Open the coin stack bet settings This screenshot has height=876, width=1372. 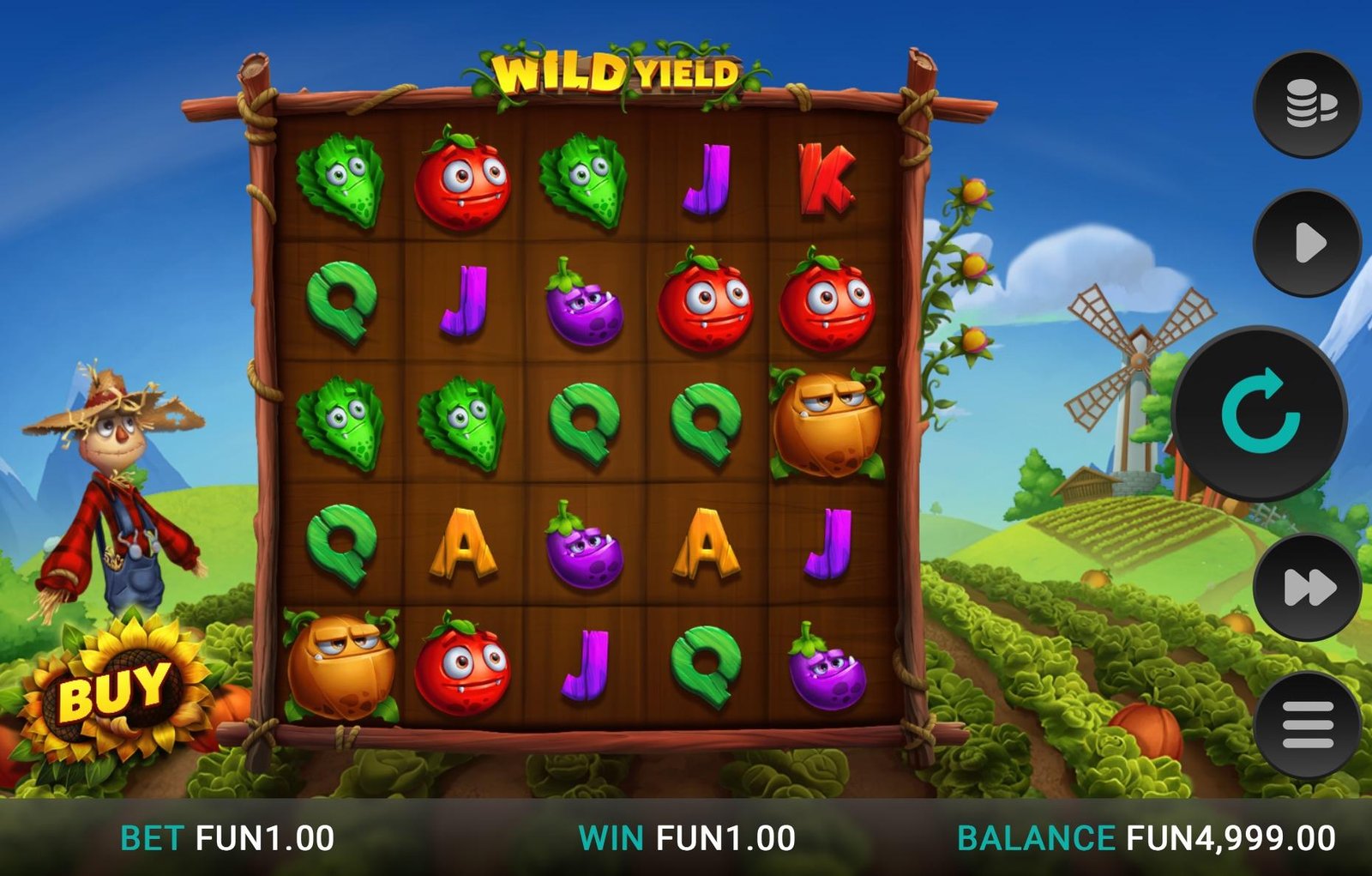coord(1308,105)
